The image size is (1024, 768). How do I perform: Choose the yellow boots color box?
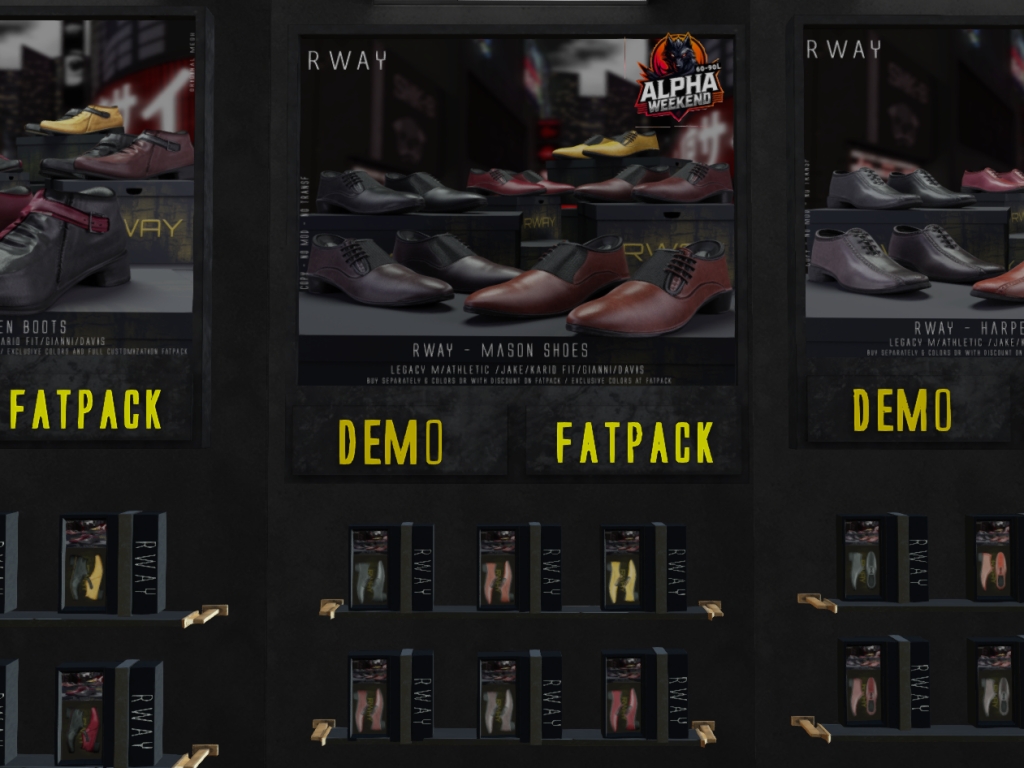88,565
